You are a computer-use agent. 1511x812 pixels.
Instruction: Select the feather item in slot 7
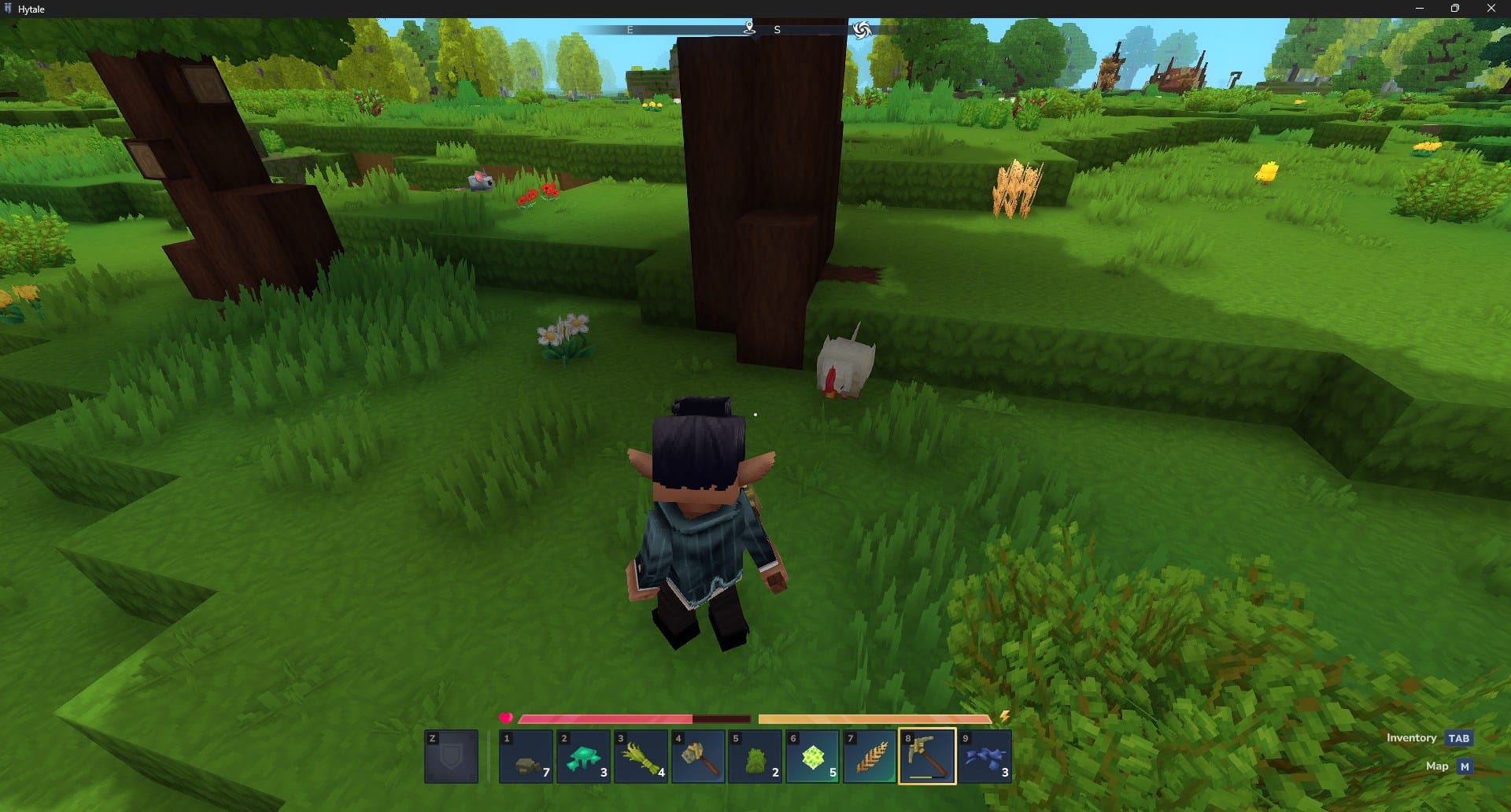tap(870, 757)
